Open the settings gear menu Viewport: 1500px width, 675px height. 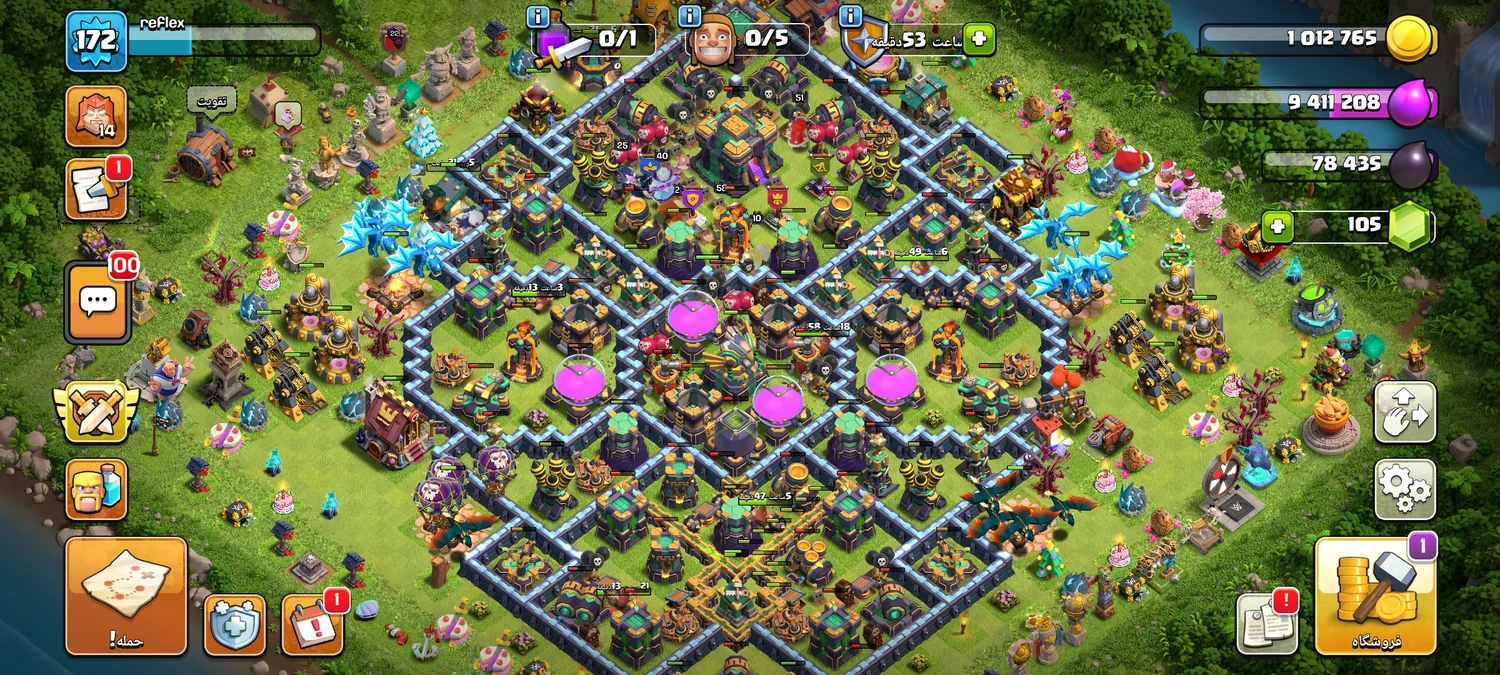point(1405,489)
